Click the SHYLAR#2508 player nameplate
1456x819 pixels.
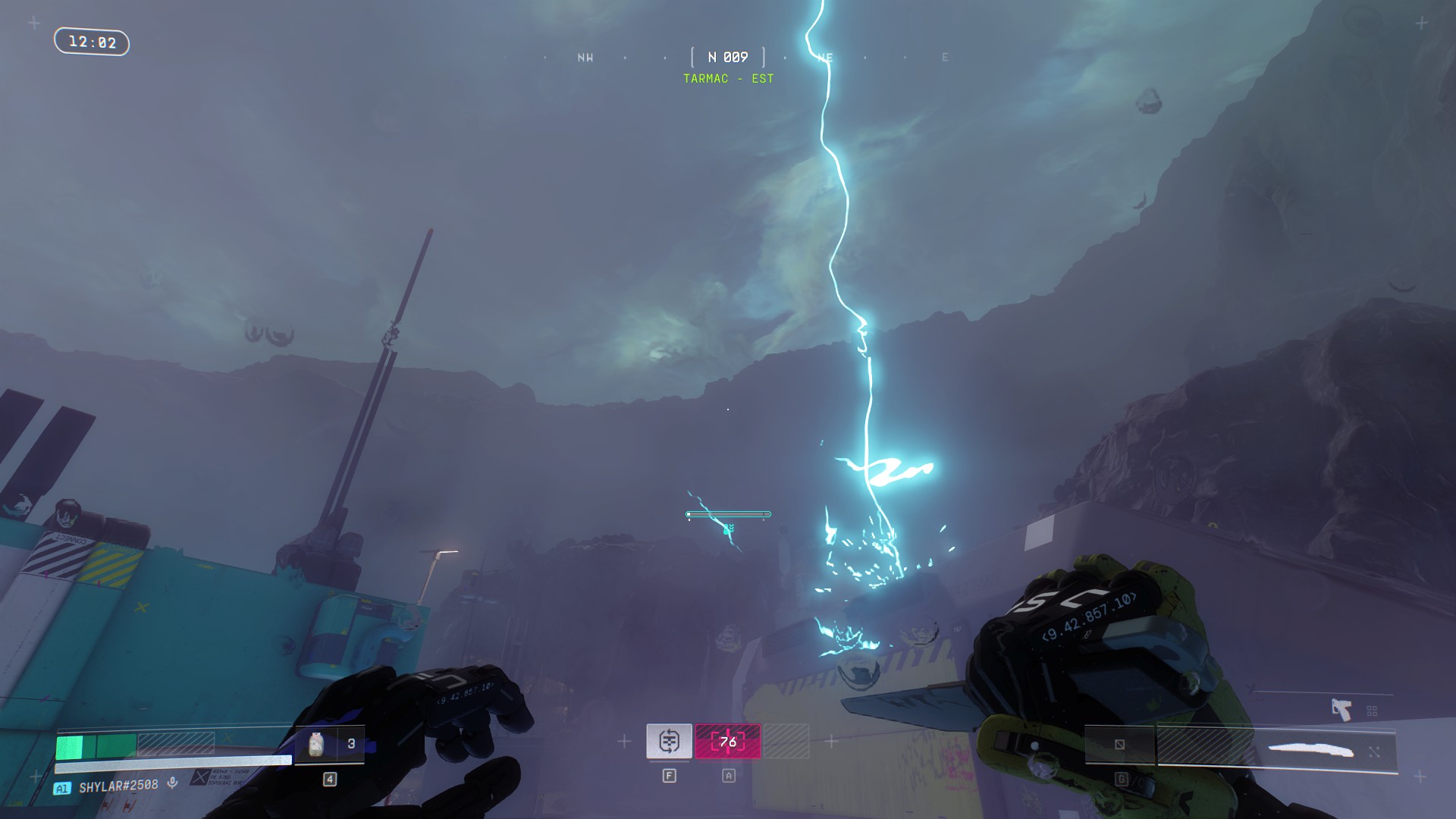(x=118, y=786)
